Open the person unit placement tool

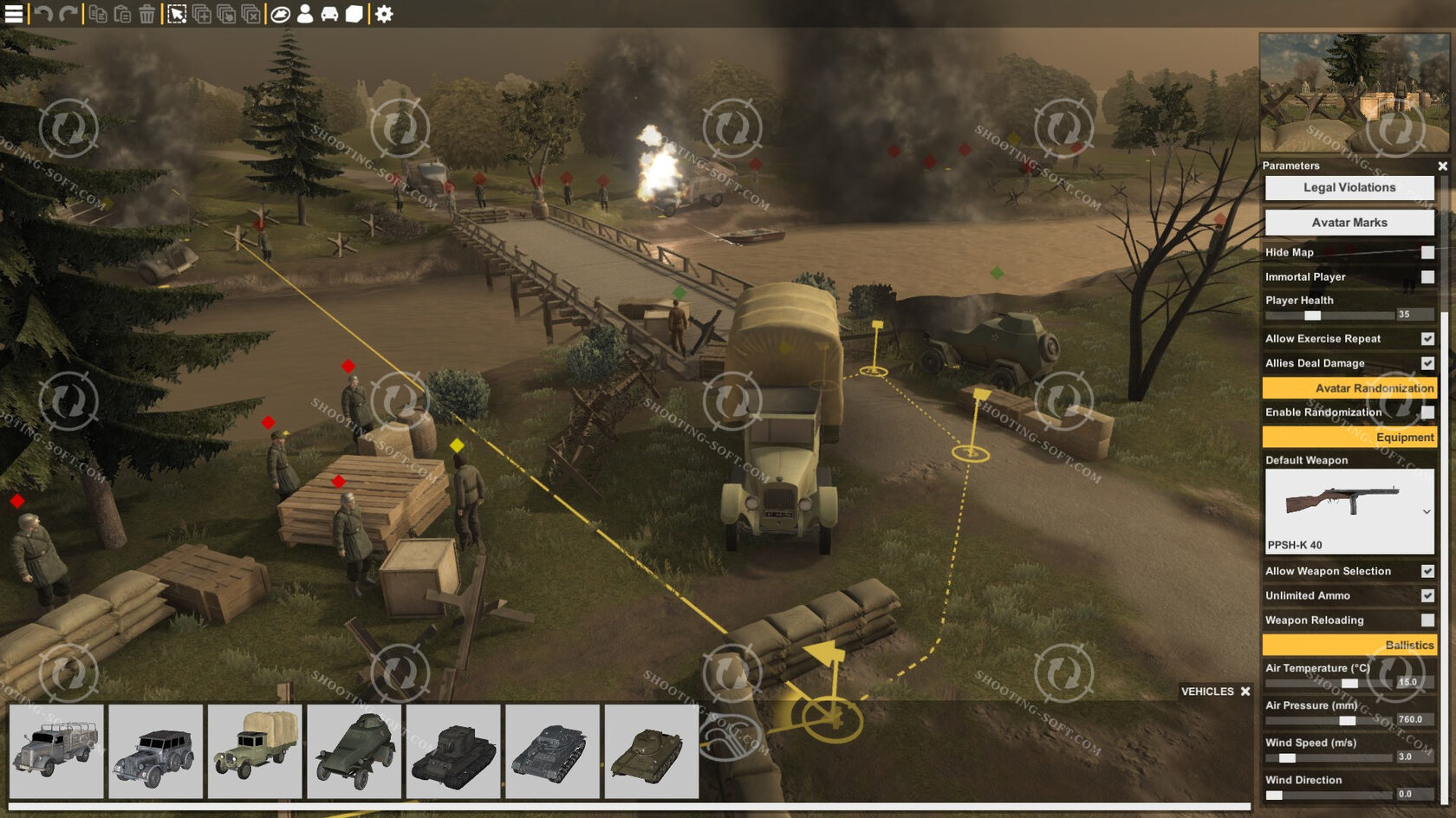[305, 15]
